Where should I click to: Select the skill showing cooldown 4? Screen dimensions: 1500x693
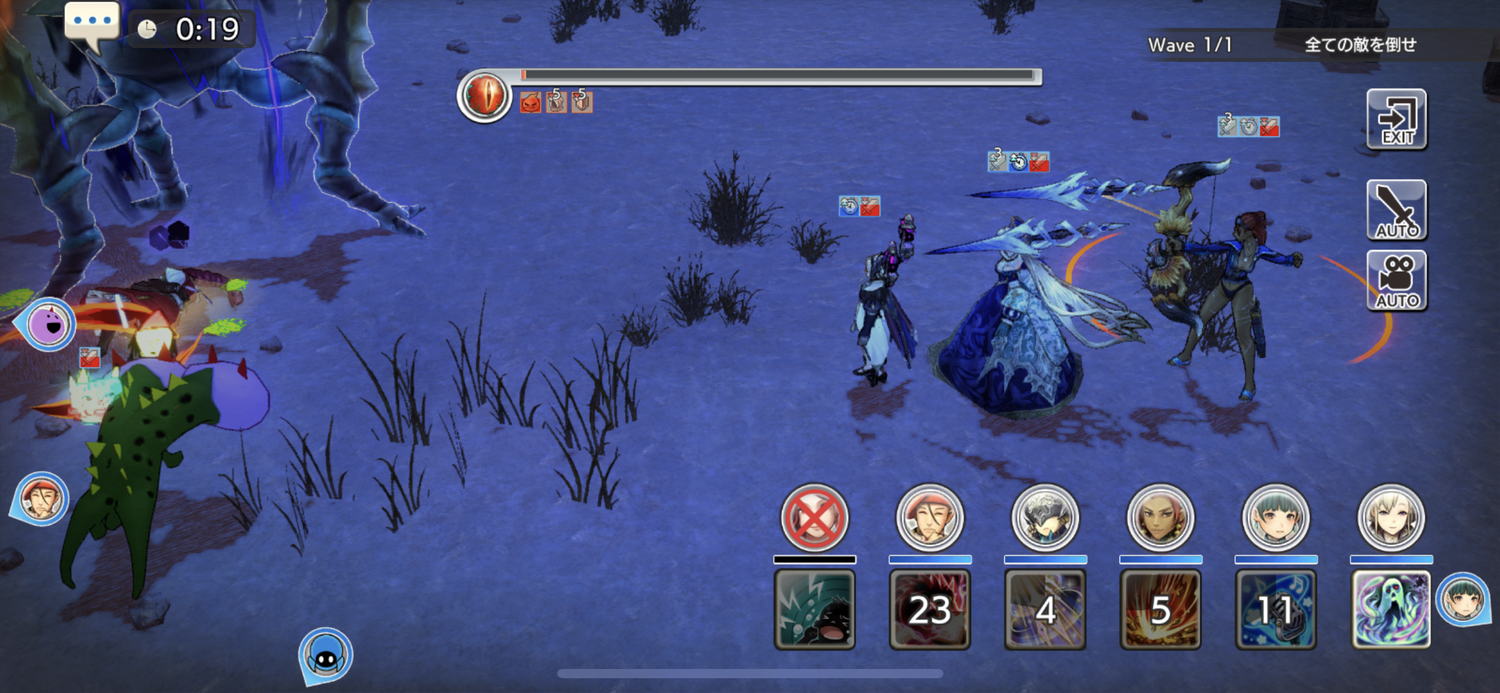1045,609
